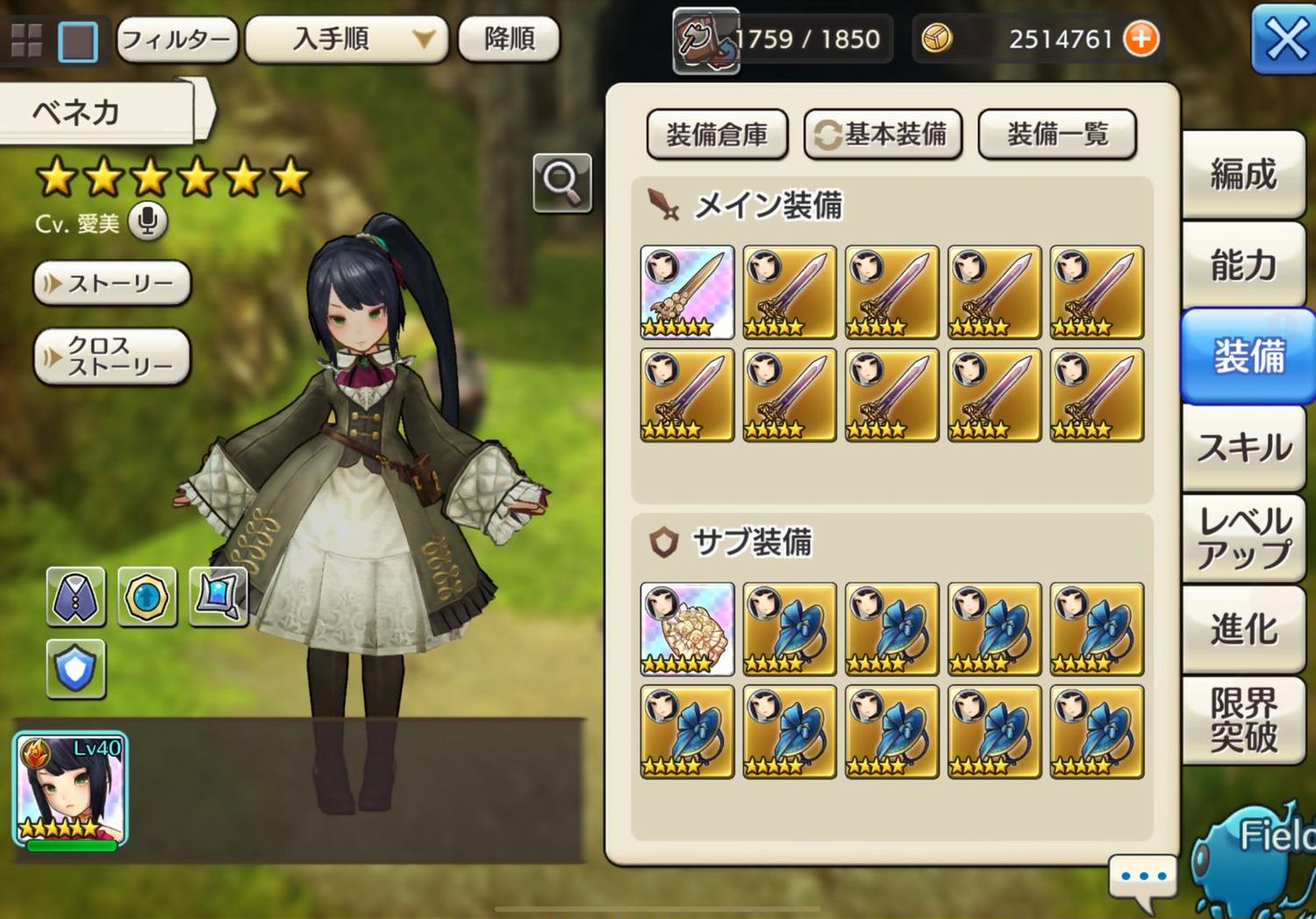
Task: Play character voice with microphone icon
Action: tap(147, 221)
